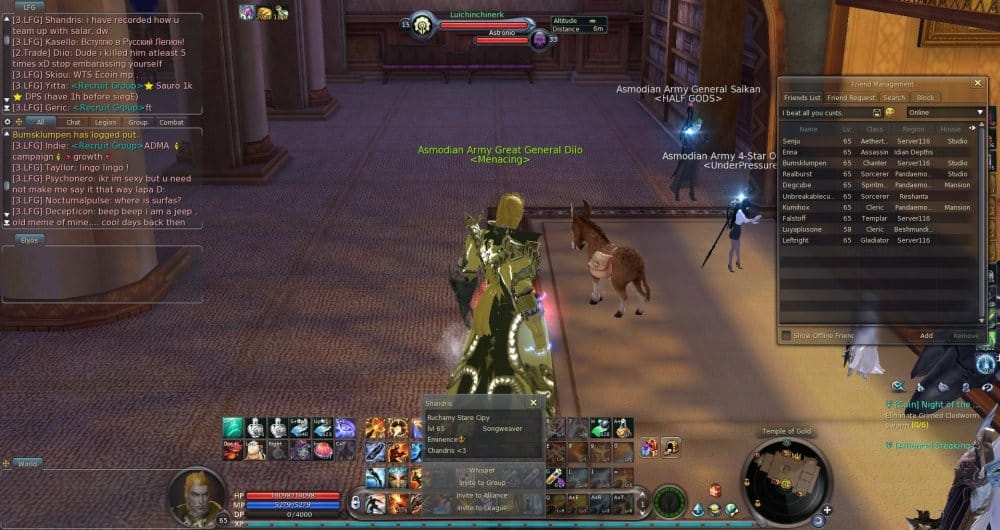The height and width of the screenshot is (530, 1000).
Task: Open the Online status dropdown
Action: [945, 112]
